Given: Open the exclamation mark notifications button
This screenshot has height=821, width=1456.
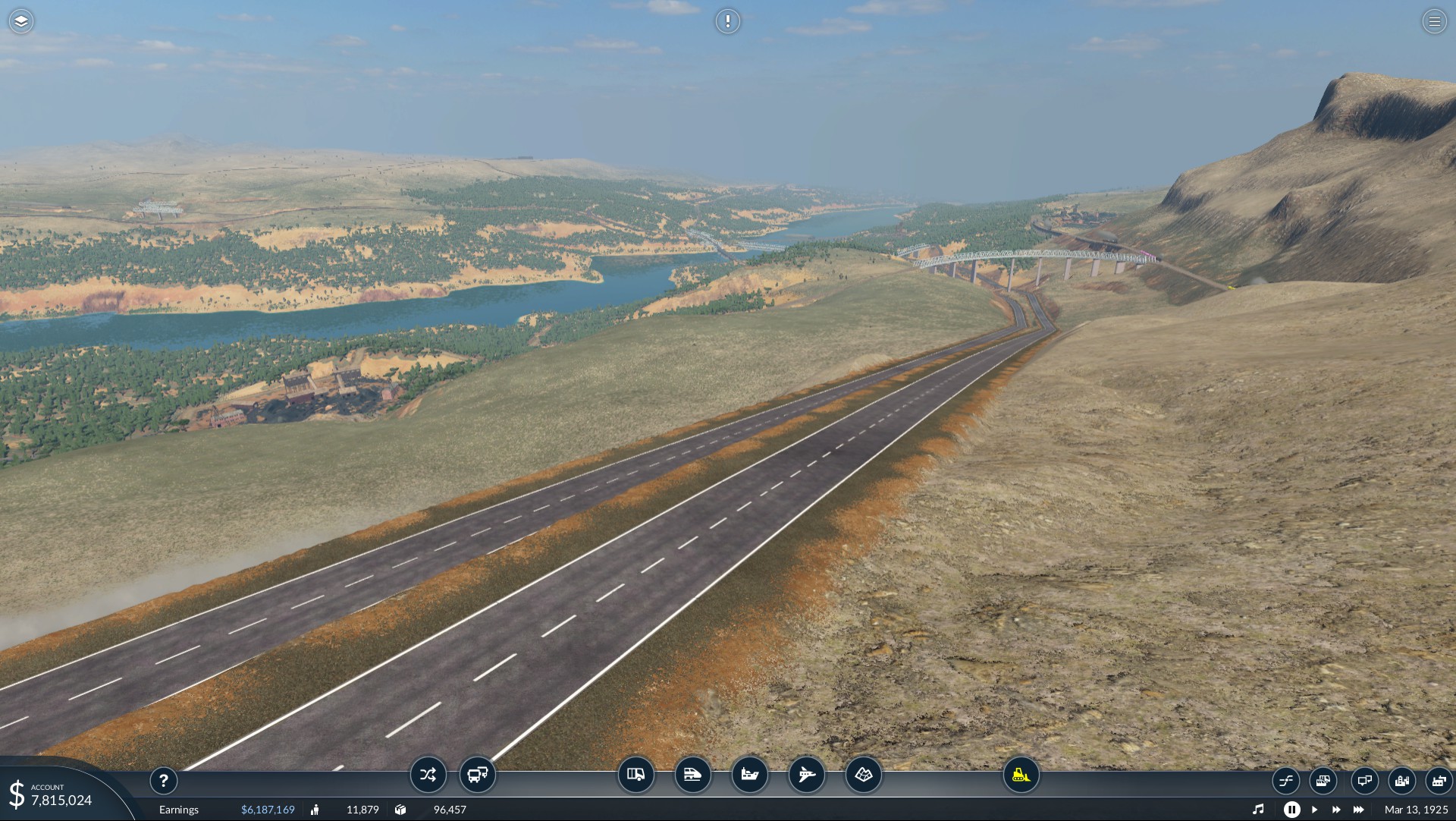Looking at the screenshot, I should (x=727, y=21).
